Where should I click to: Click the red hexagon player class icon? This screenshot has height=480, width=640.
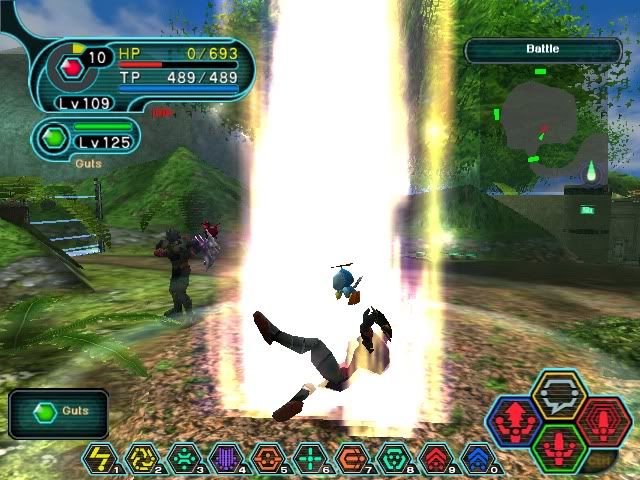click(x=71, y=68)
